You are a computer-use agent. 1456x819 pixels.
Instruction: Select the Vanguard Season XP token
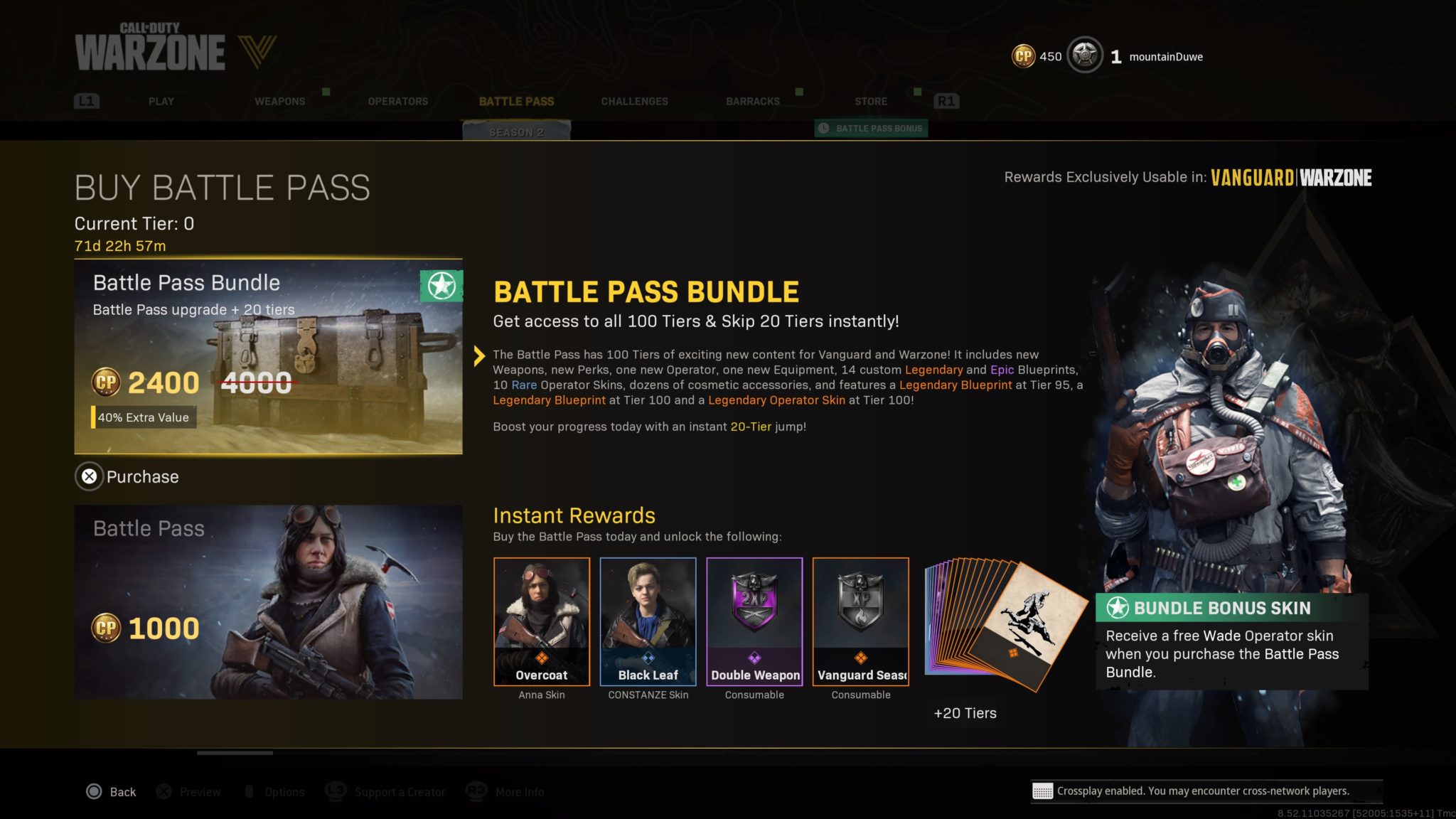860,622
